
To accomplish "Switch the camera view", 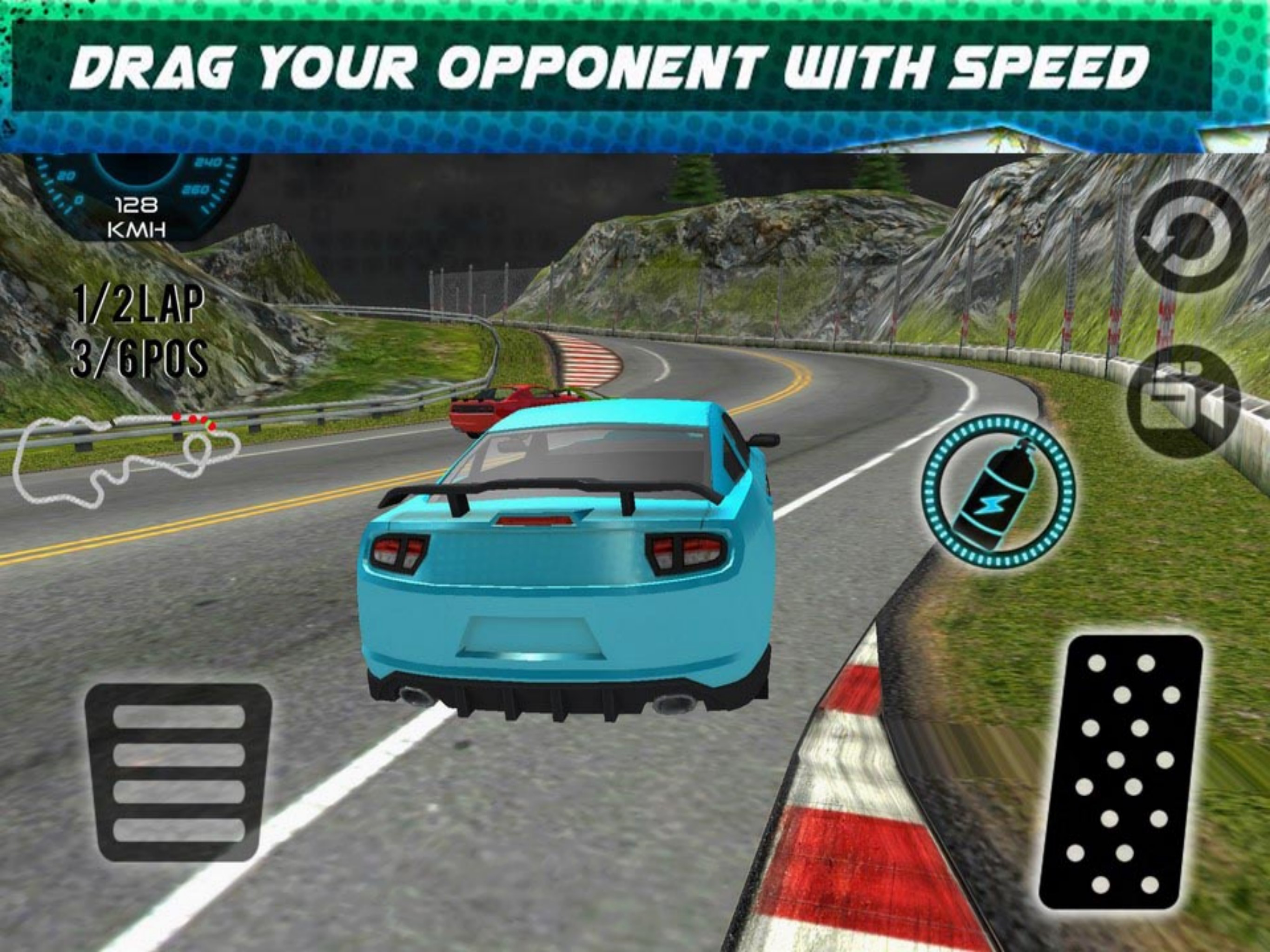I will click(x=1184, y=403).
